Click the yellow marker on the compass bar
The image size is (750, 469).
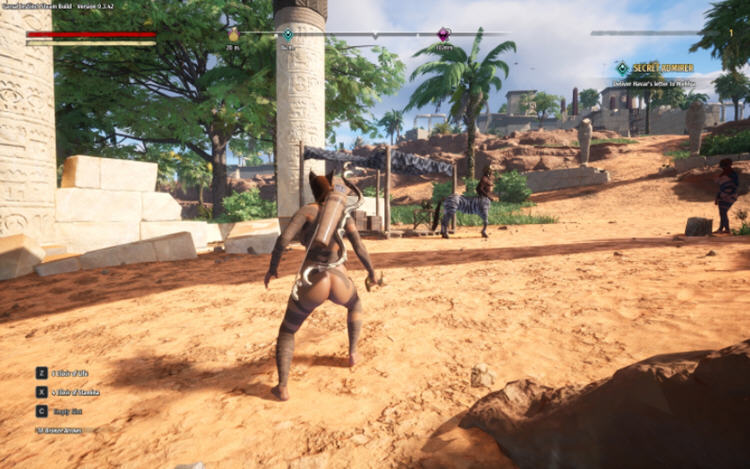click(233, 35)
